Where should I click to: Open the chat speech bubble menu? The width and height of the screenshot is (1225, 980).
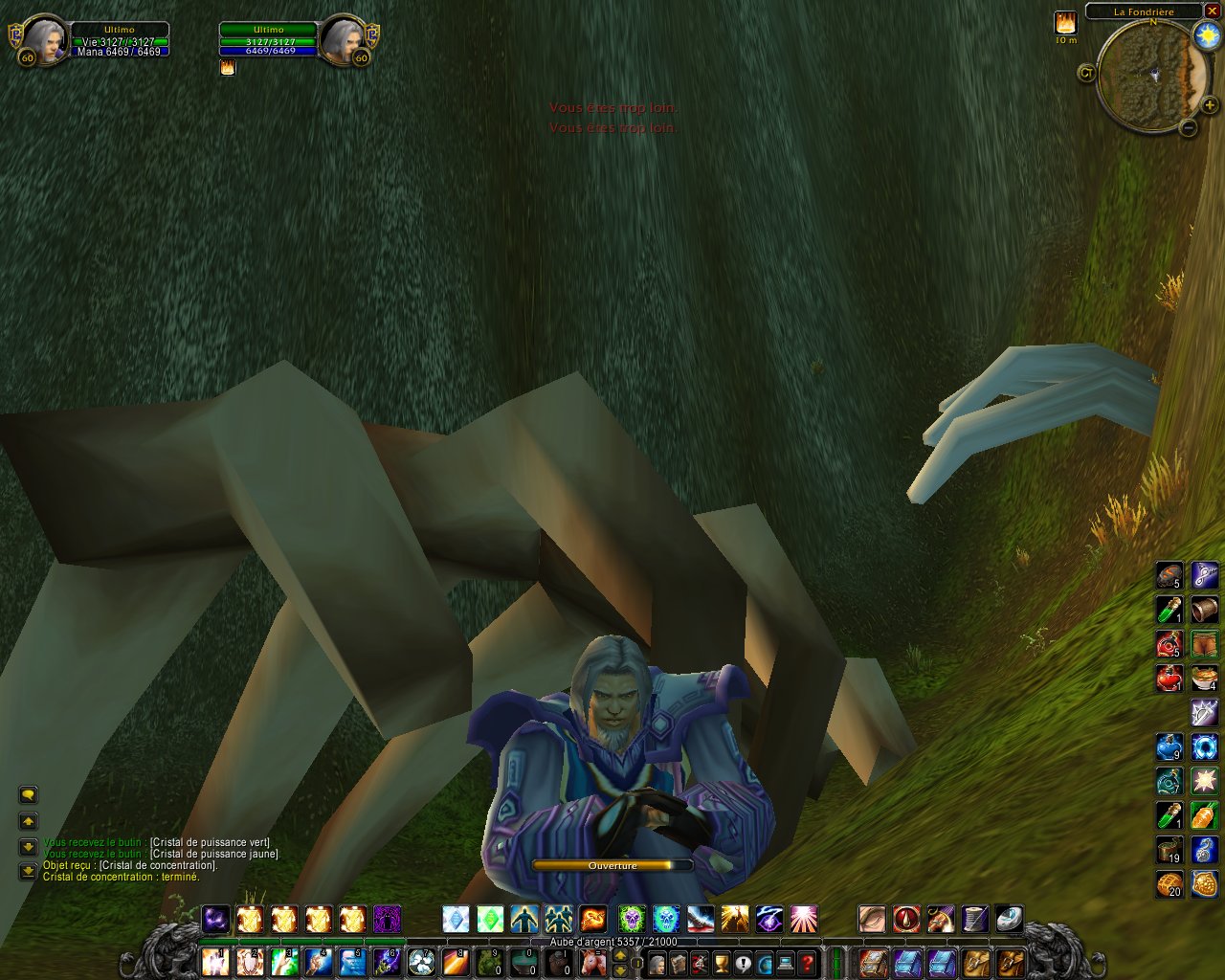click(28, 795)
